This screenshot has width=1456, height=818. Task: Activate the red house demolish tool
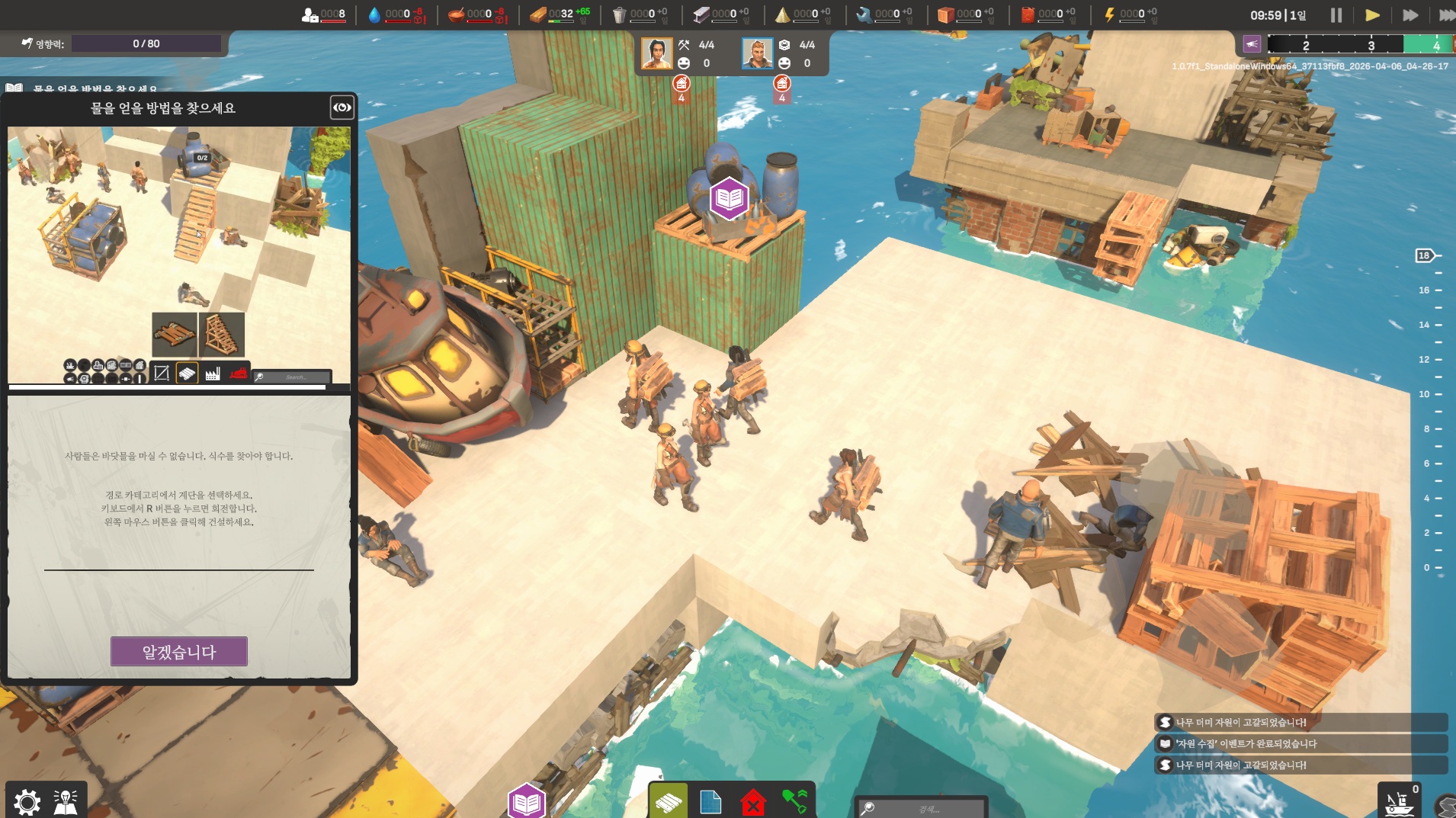753,802
